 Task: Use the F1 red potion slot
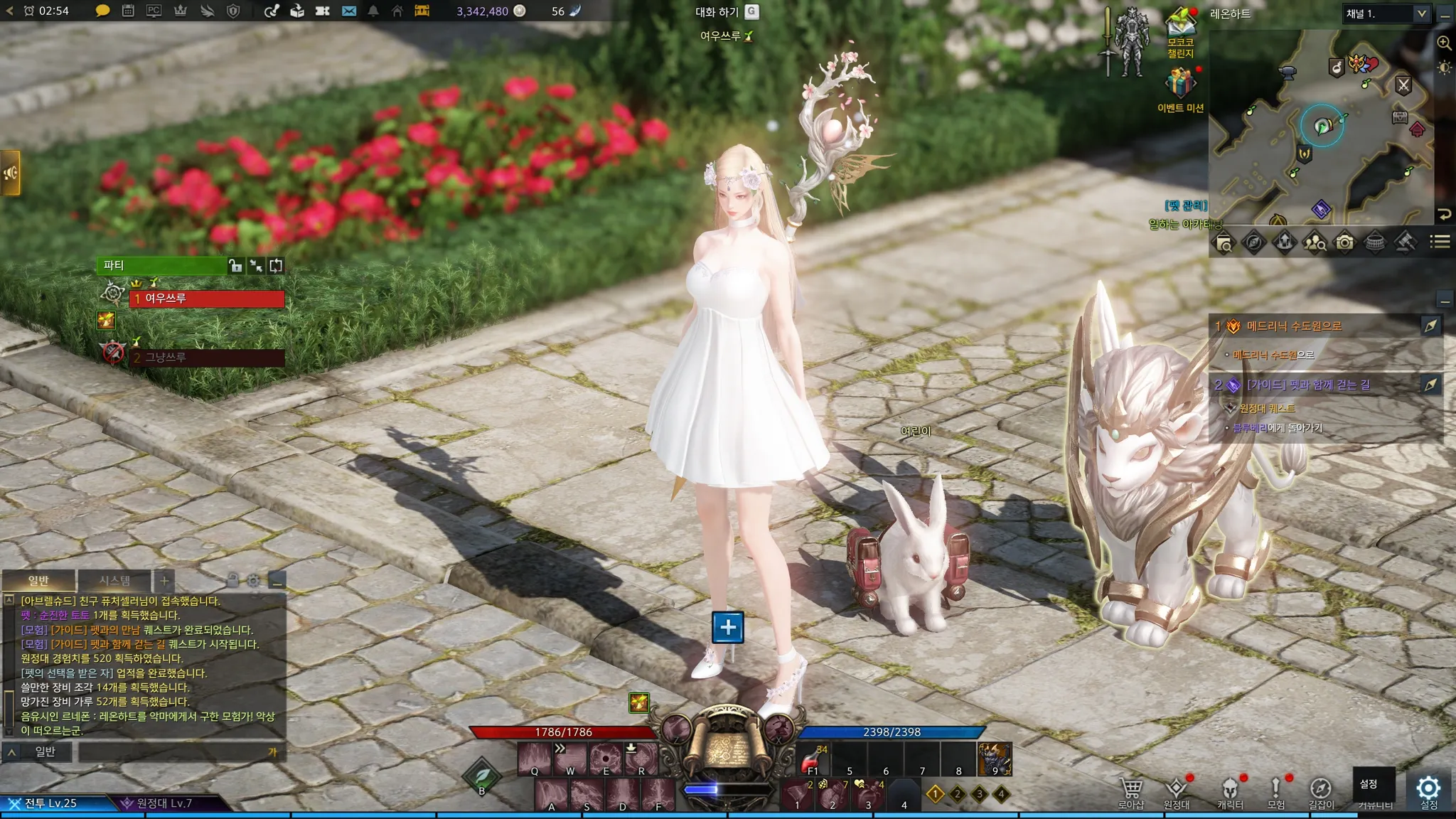point(813,761)
